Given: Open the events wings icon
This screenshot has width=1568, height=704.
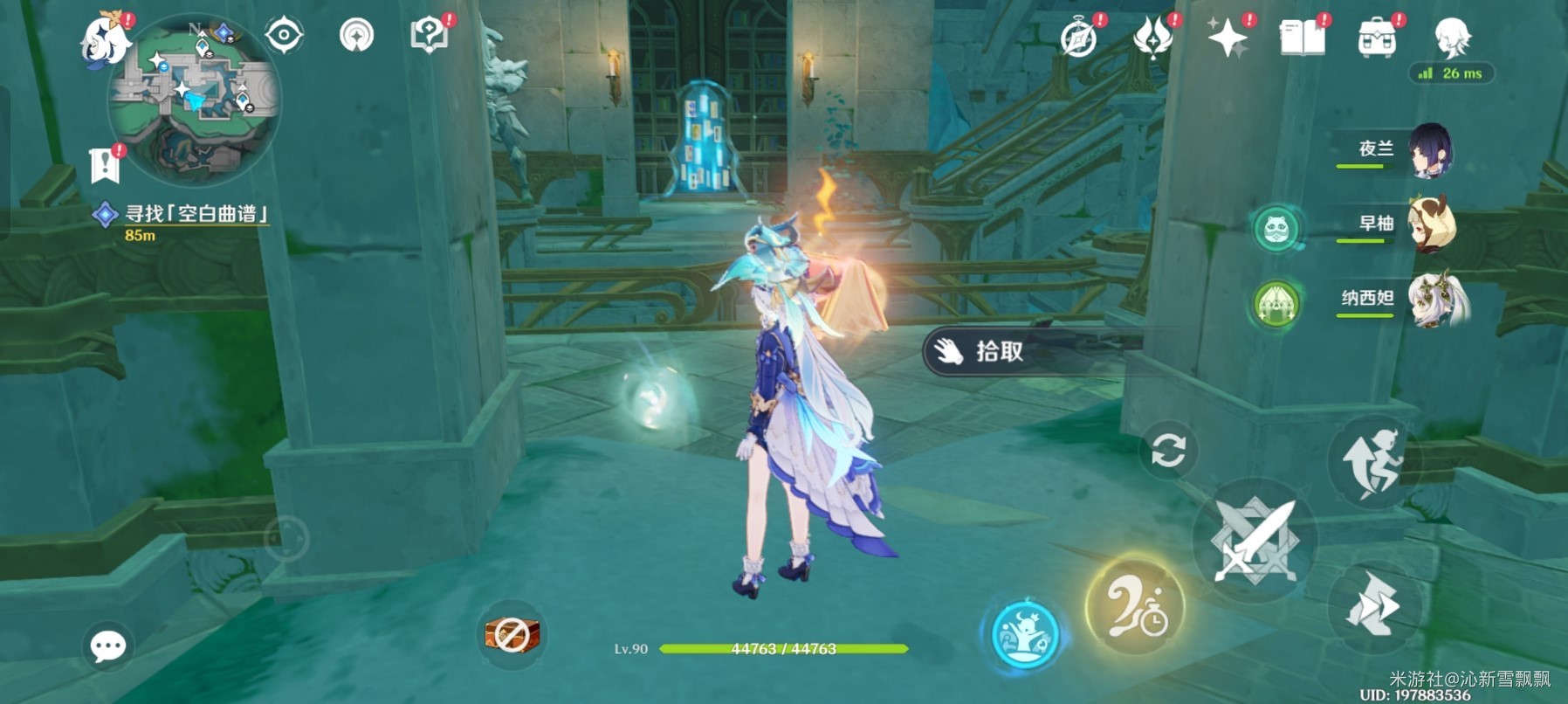Looking at the screenshot, I should point(1154,39).
